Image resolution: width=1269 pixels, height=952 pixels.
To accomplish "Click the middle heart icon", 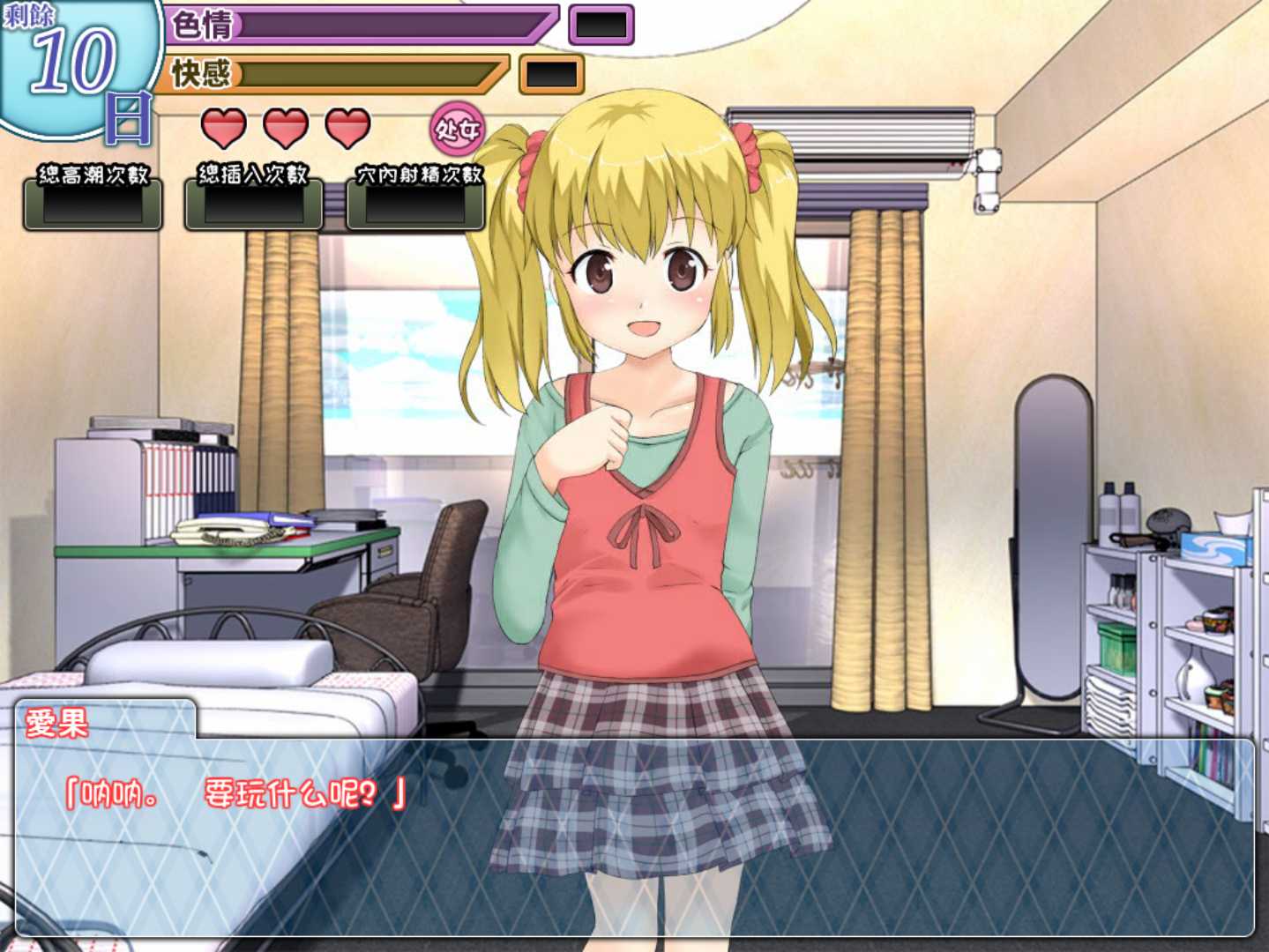I will (x=283, y=127).
